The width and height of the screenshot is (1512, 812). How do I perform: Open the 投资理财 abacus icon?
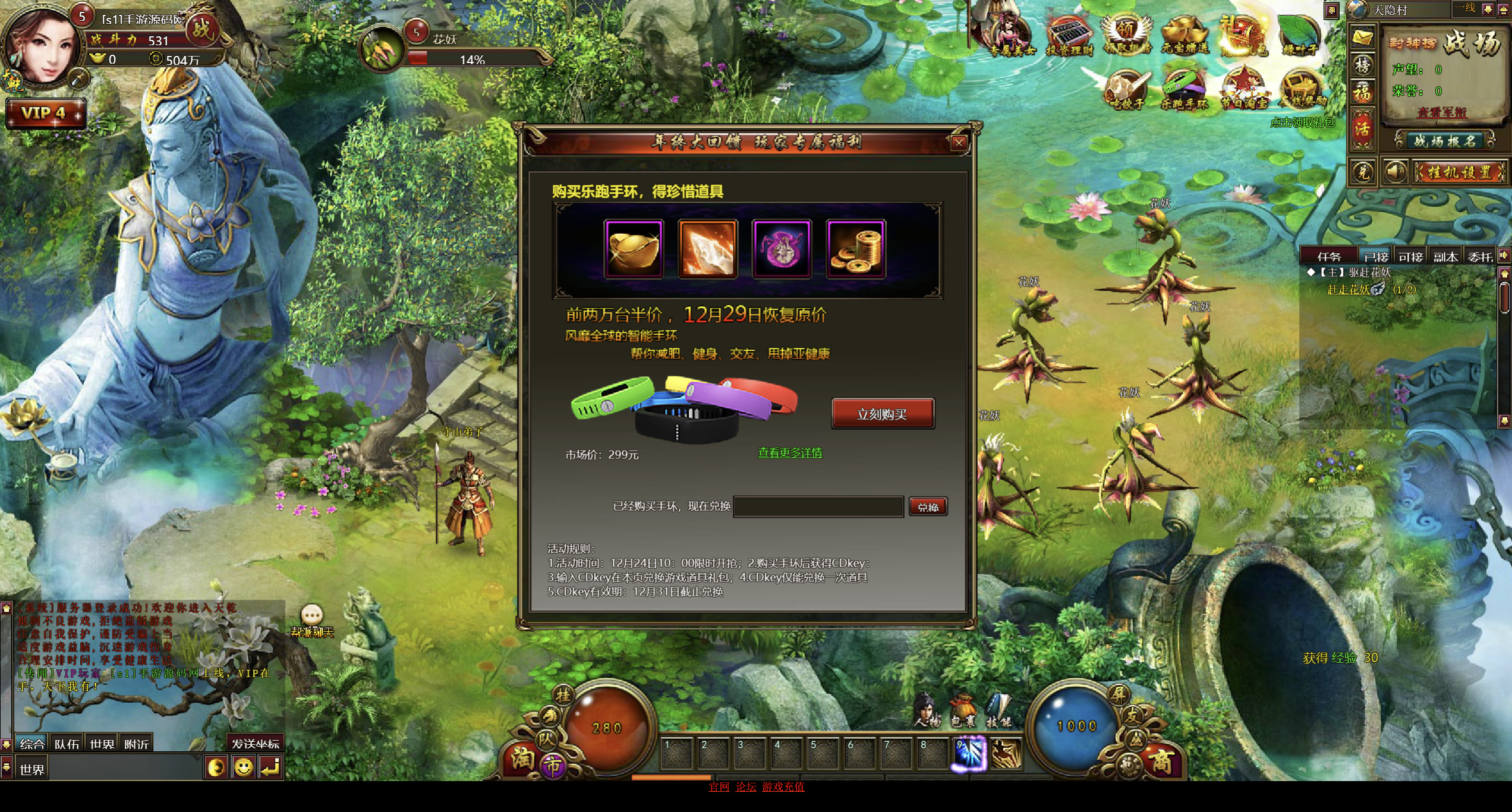1069,36
